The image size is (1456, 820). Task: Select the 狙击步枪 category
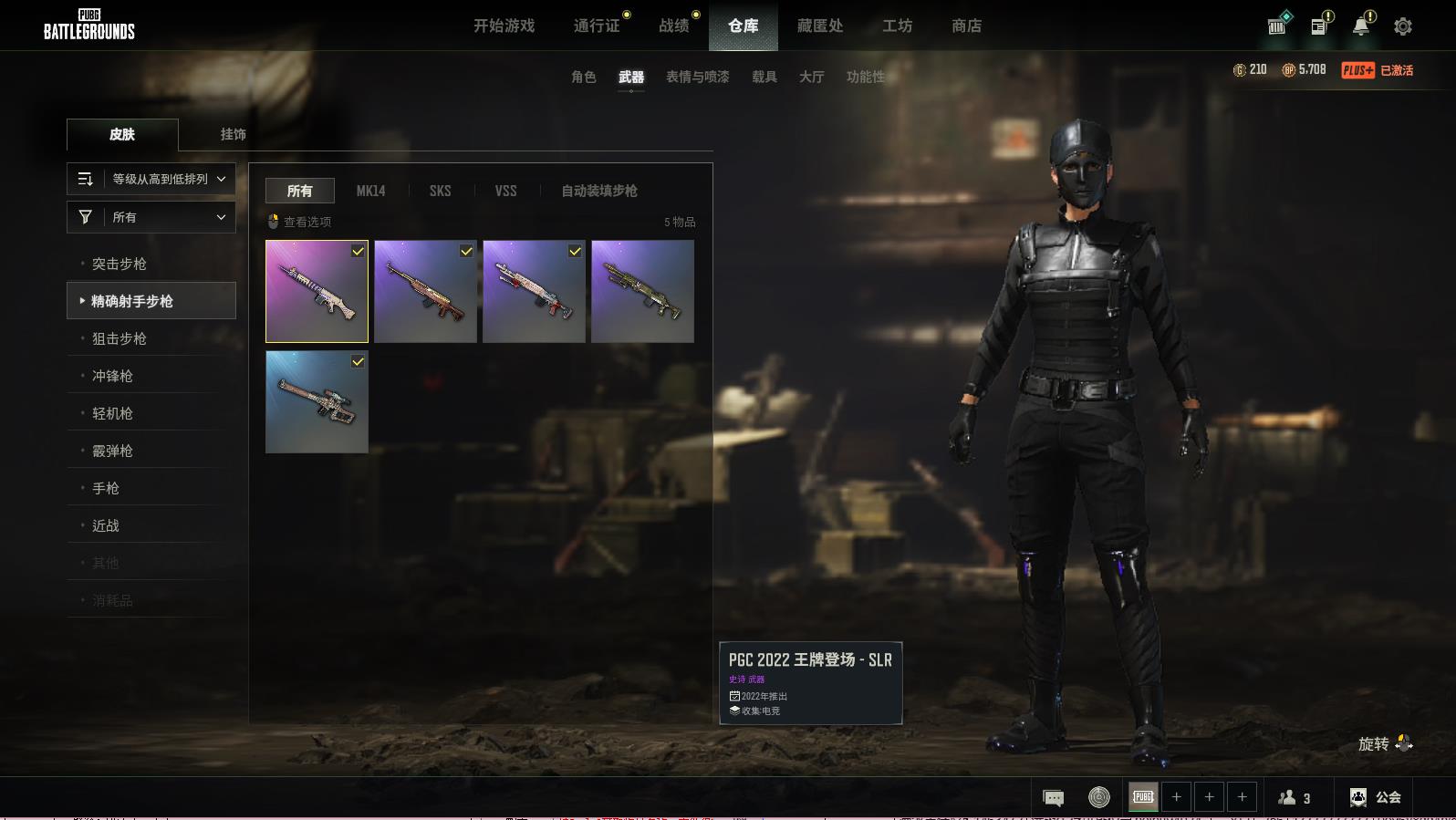120,338
